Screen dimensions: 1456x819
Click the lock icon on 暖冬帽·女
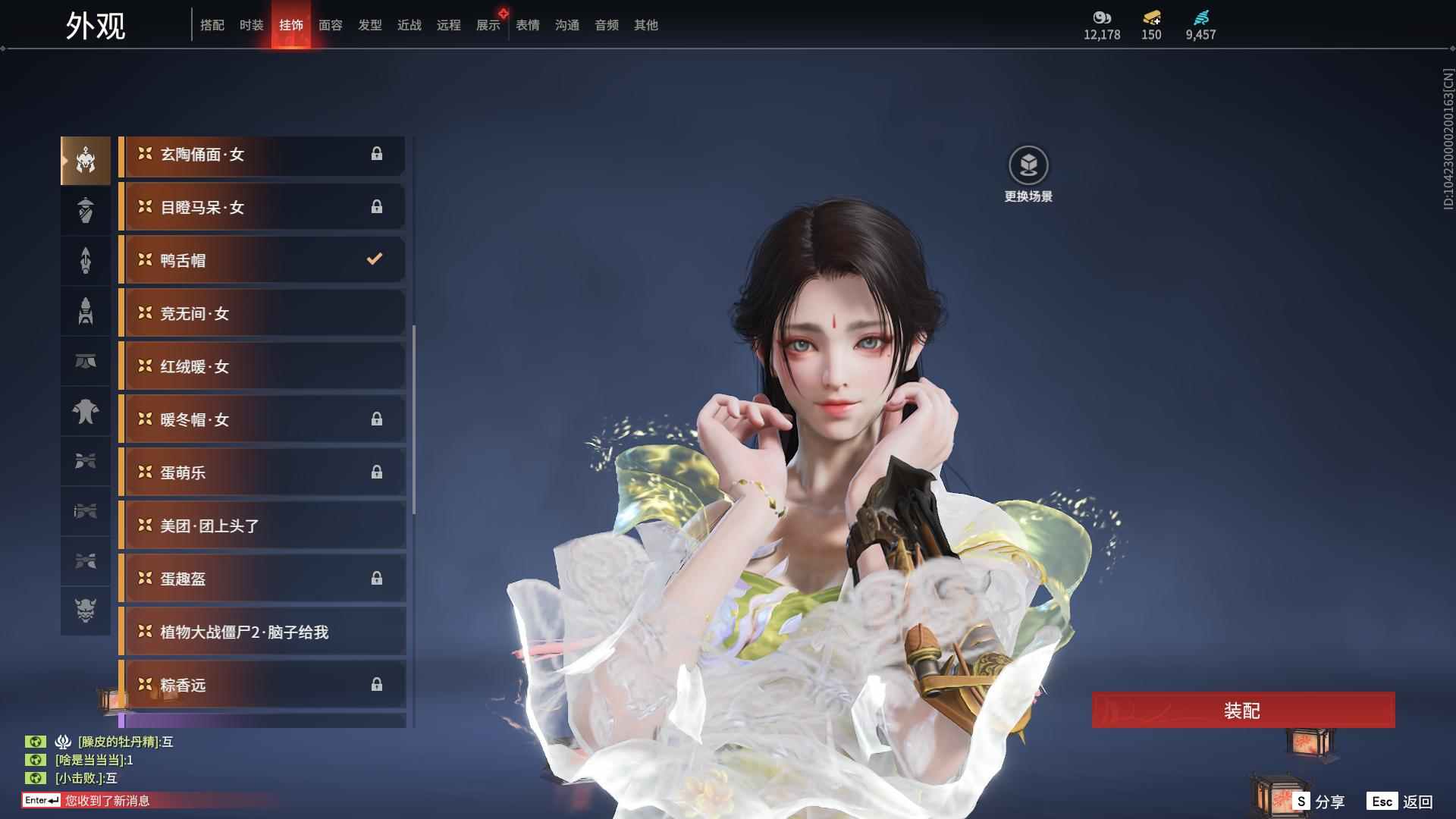tap(378, 419)
